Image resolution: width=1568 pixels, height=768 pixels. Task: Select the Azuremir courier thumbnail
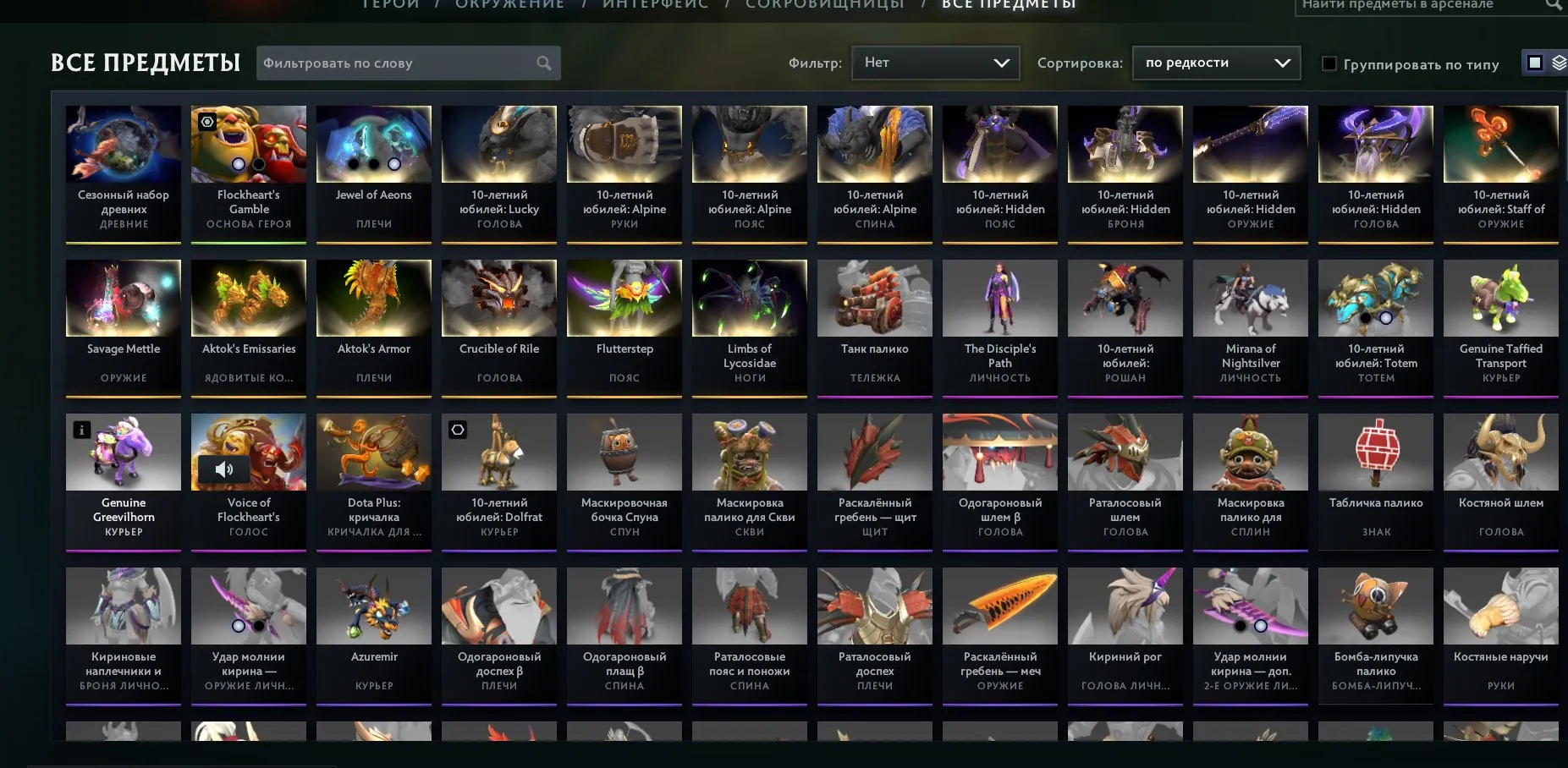(x=373, y=606)
